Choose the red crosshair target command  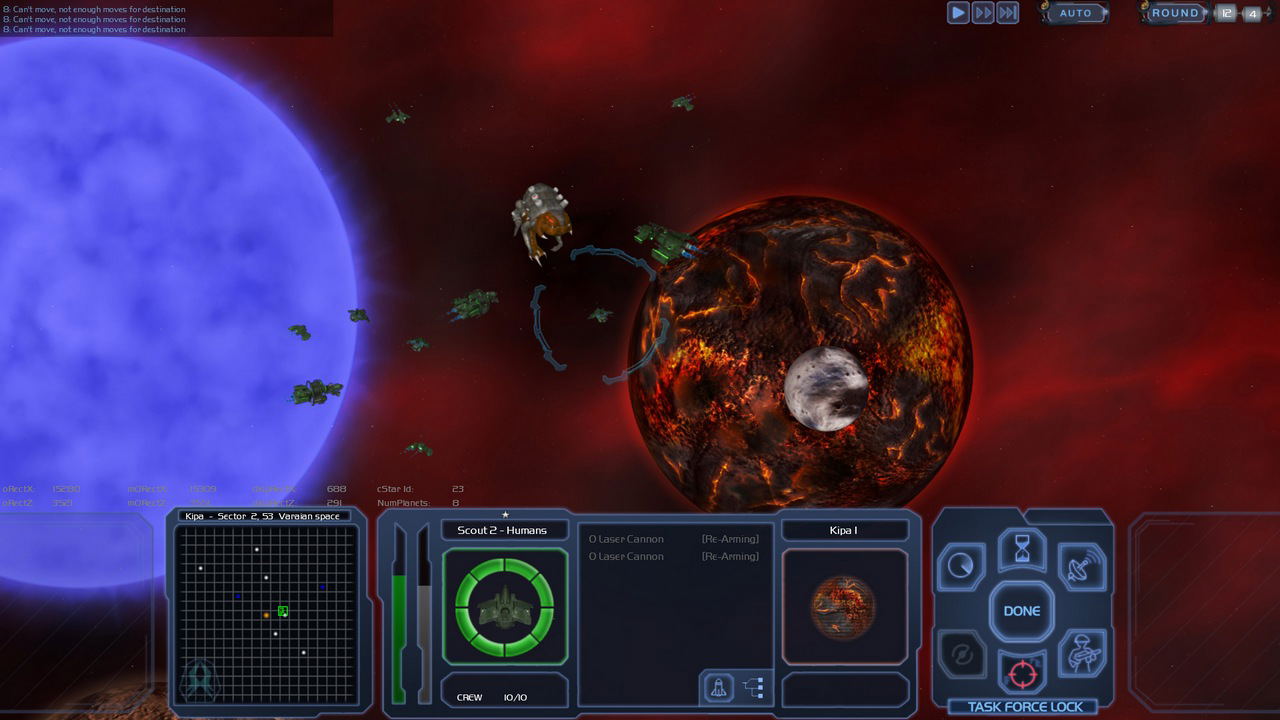tap(1022, 673)
